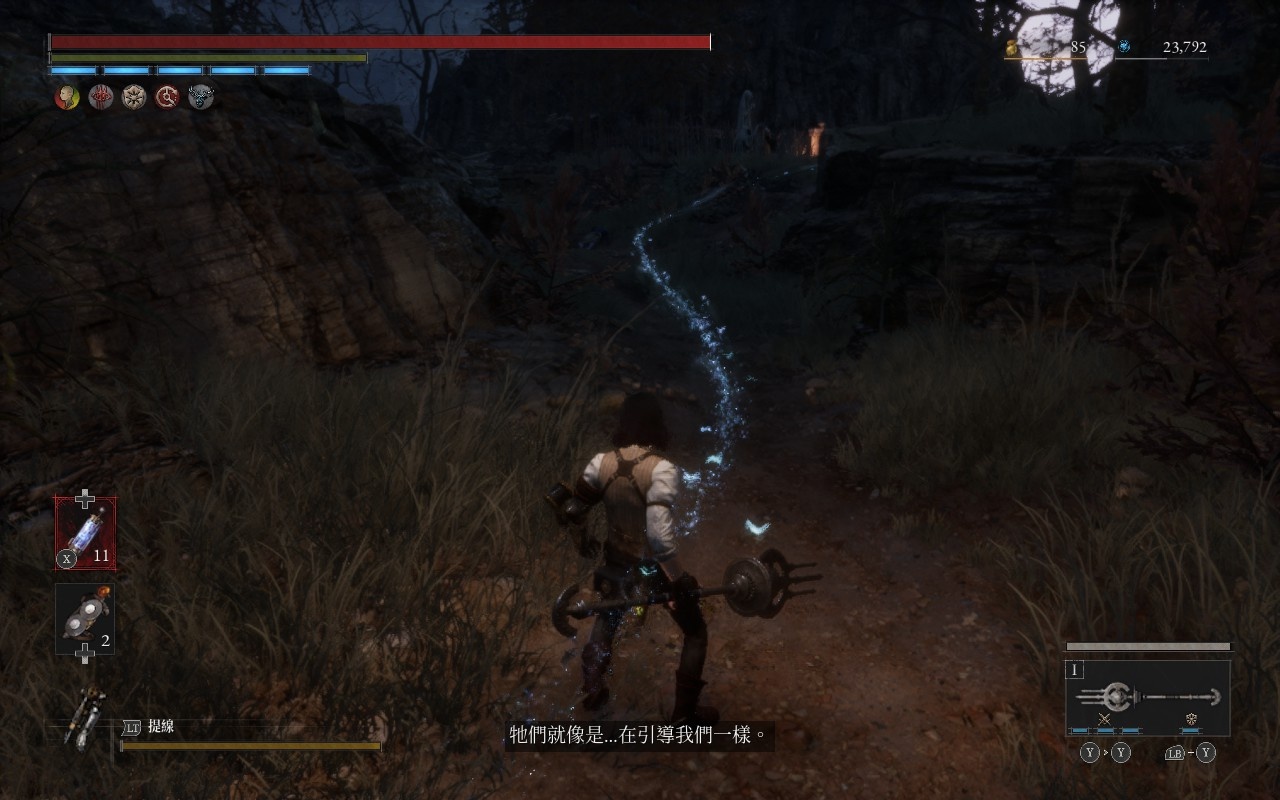Click the beige flower-shaped buff icon
1280x800 pixels.
(134, 97)
